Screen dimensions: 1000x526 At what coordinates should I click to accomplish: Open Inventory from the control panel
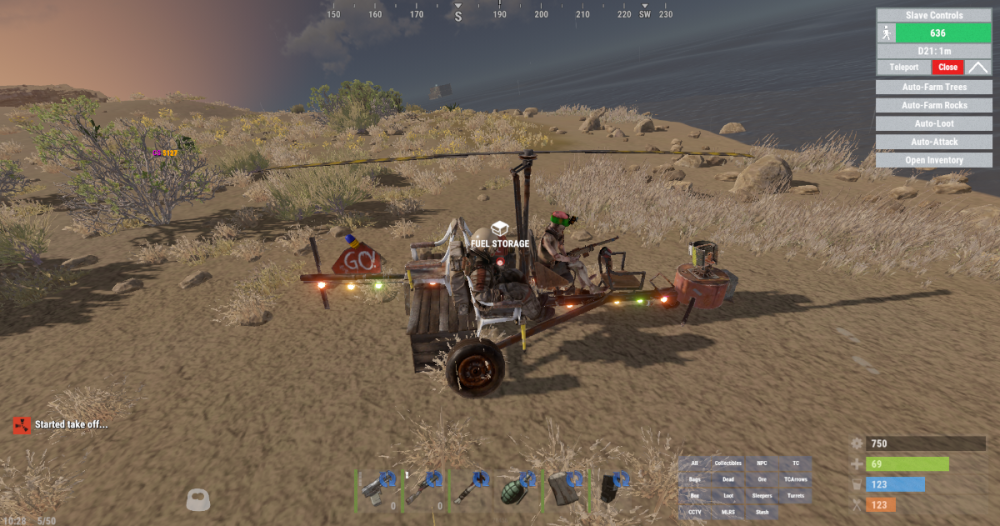pos(934,160)
